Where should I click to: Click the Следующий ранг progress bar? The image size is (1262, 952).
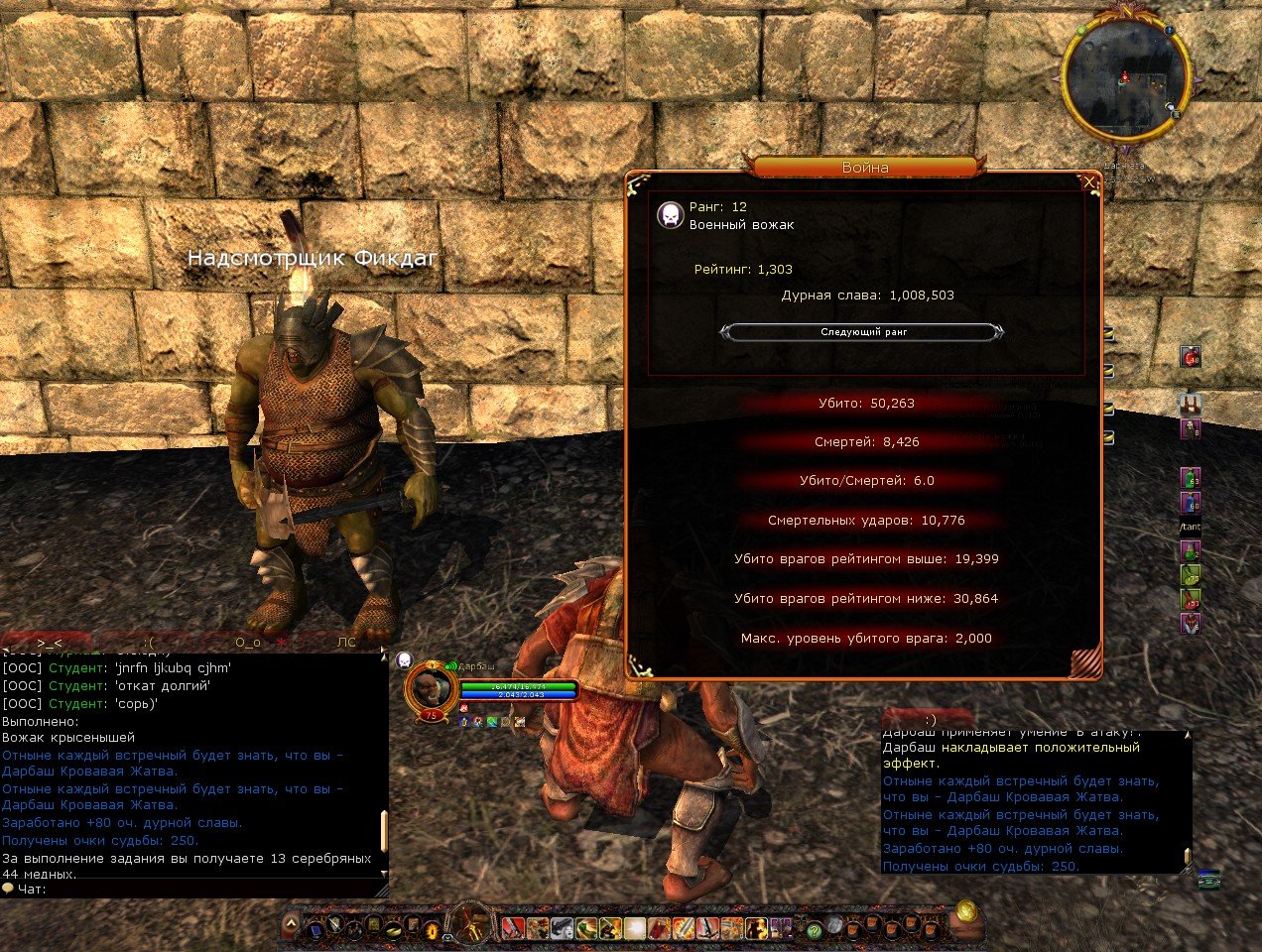[863, 332]
